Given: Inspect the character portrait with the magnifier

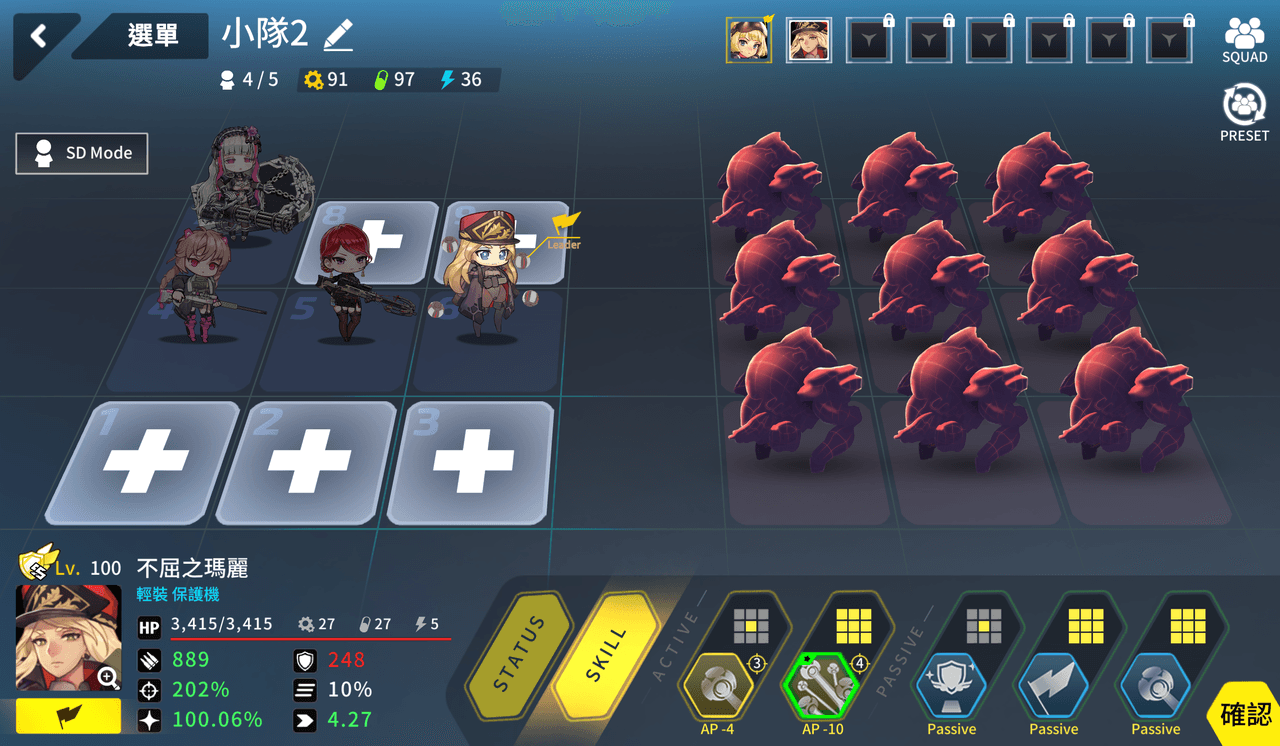Looking at the screenshot, I should [108, 678].
